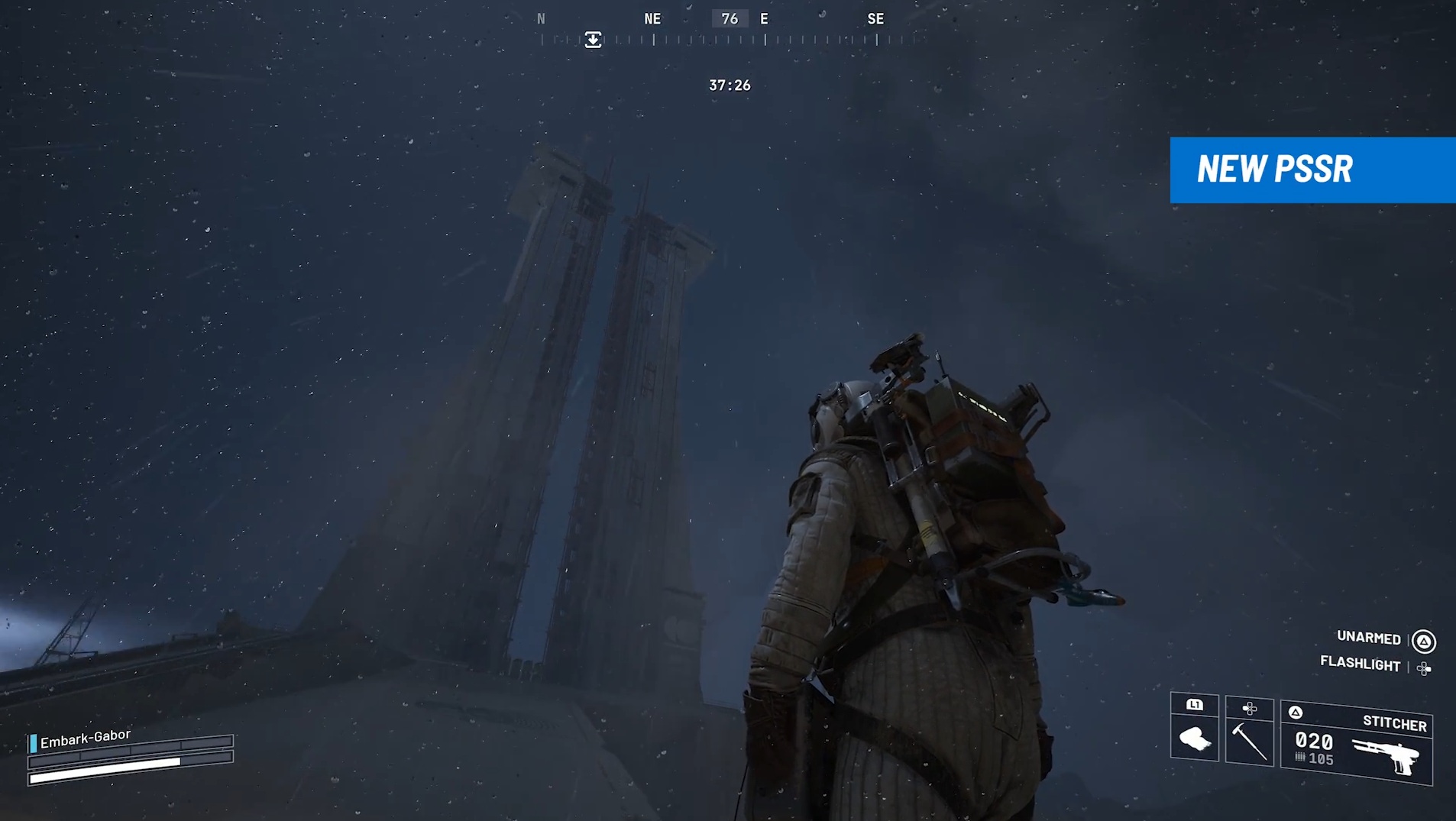
Task: Select the bandage item slot
Action: 1195,729
